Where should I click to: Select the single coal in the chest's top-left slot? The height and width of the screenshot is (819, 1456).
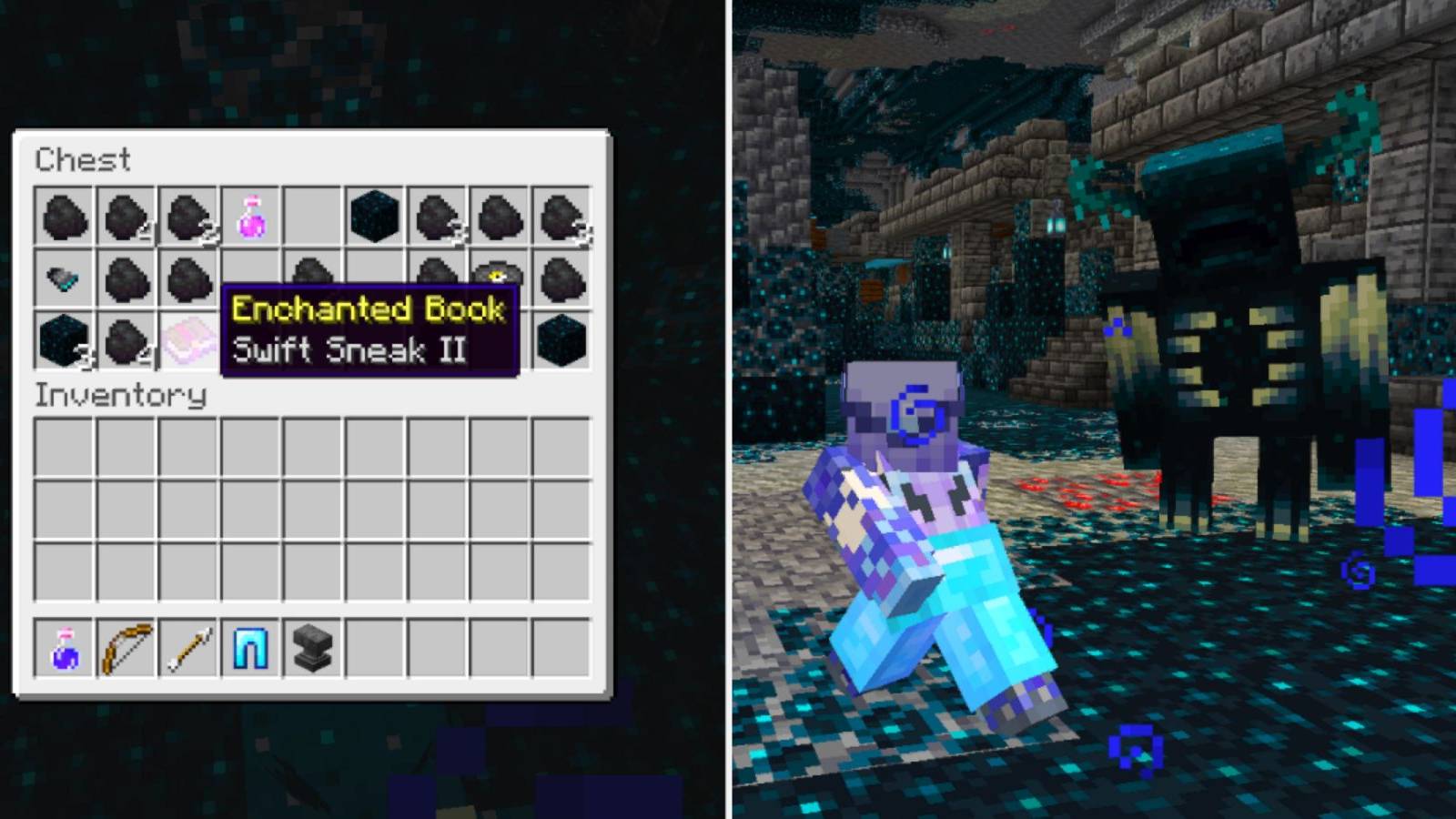point(61,216)
